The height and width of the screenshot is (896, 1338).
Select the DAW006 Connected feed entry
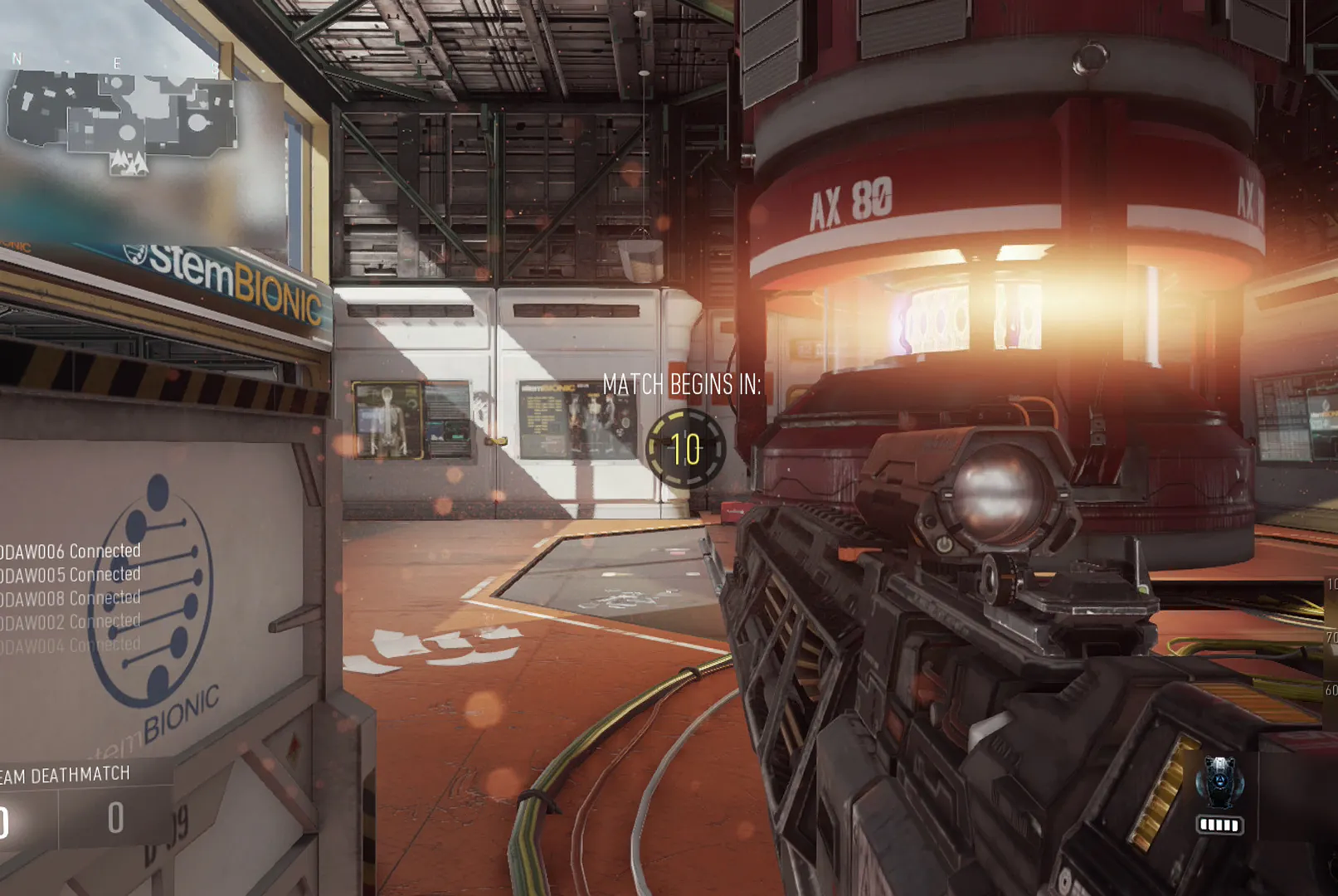pyautogui.click(x=71, y=551)
